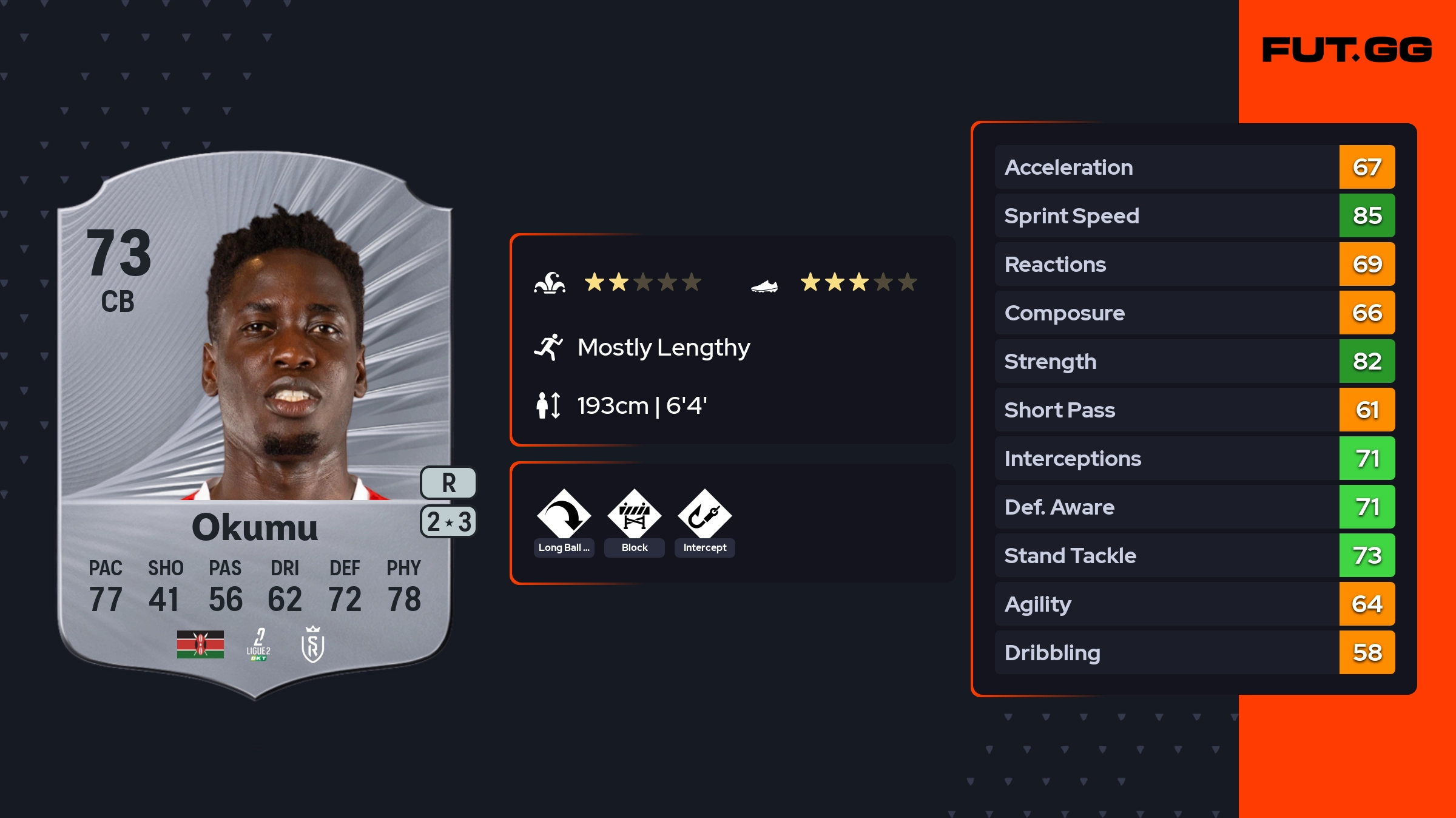Screen dimensions: 1456x818
Task: Select the Strength stat row
Action: point(1194,362)
